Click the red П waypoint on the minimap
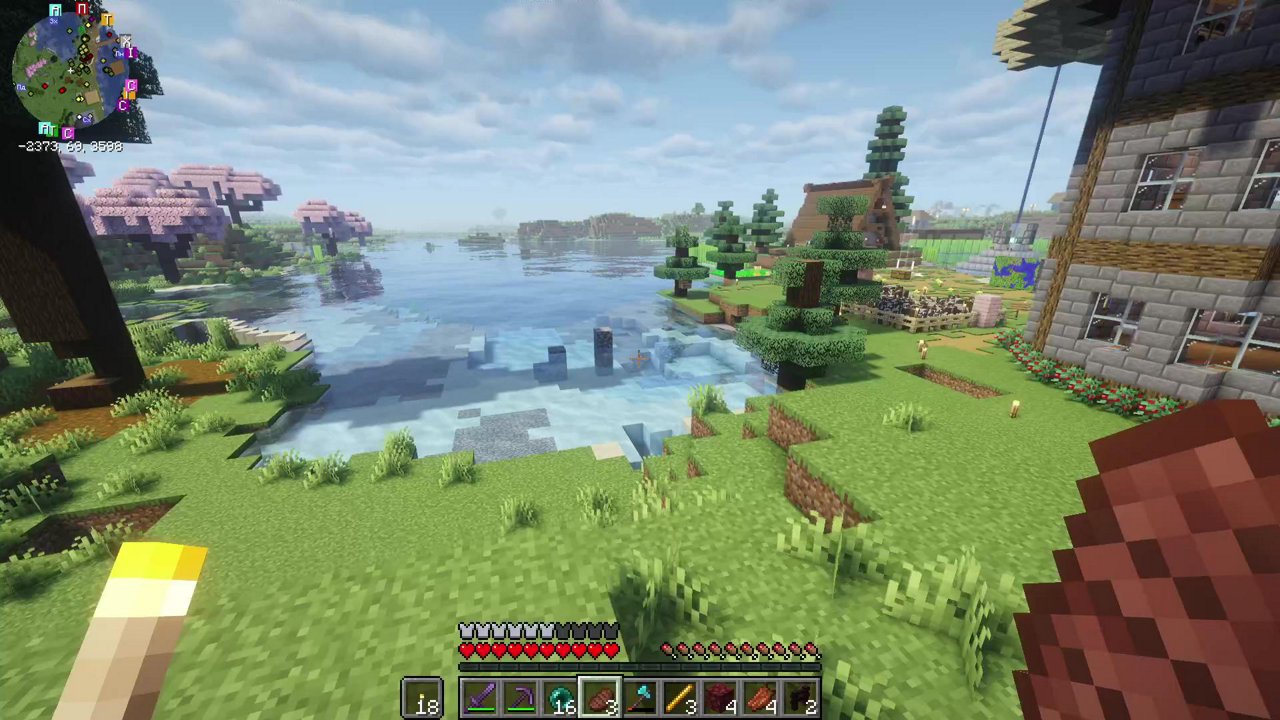This screenshot has width=1280, height=720. (x=82, y=8)
